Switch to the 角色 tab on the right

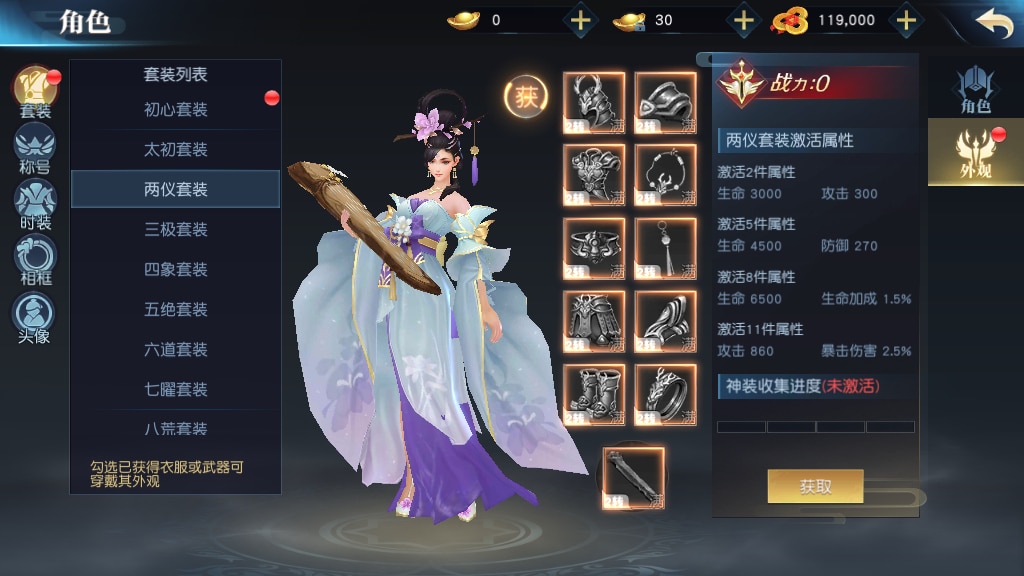click(x=974, y=90)
